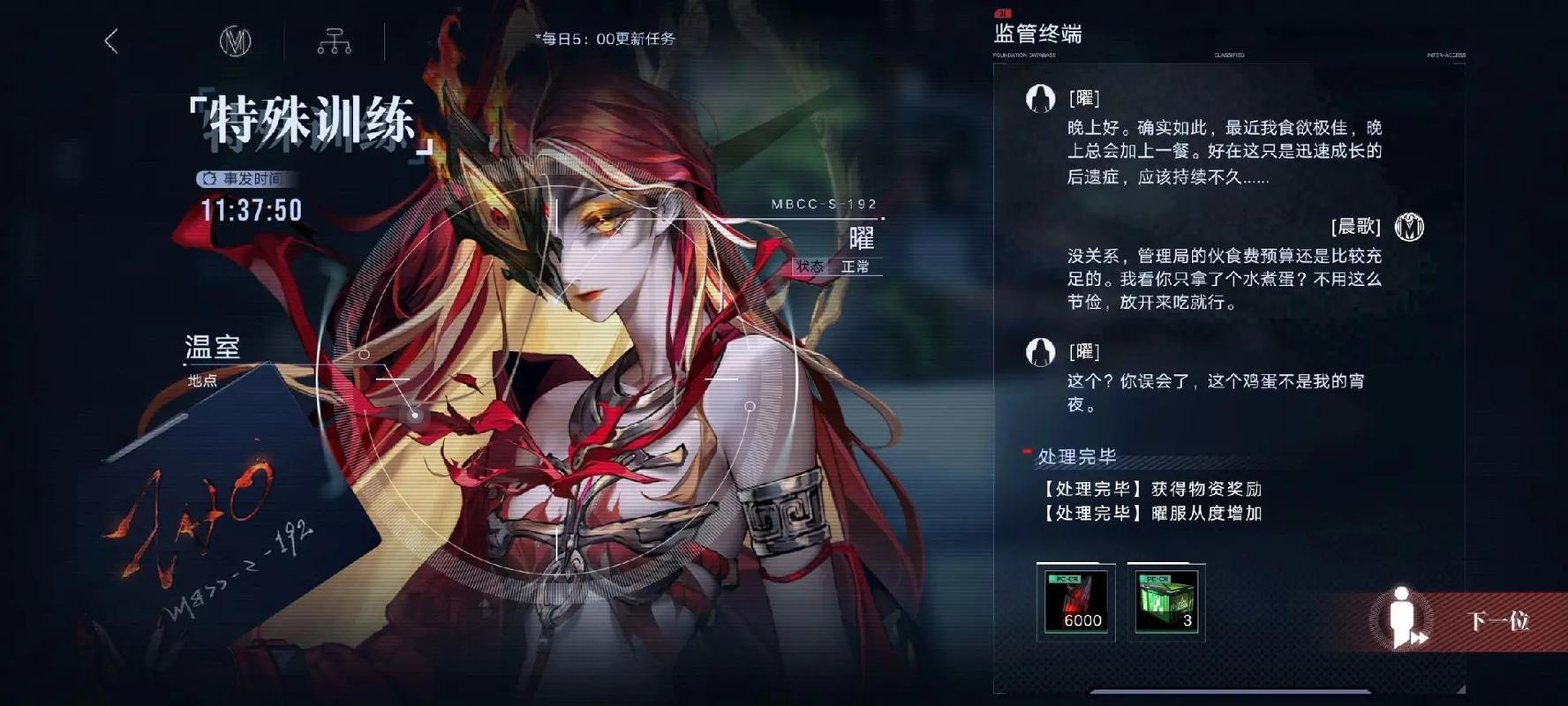1568x706 pixels.
Task: Click the refresh icon beside 事发时间
Action: [x=208, y=177]
